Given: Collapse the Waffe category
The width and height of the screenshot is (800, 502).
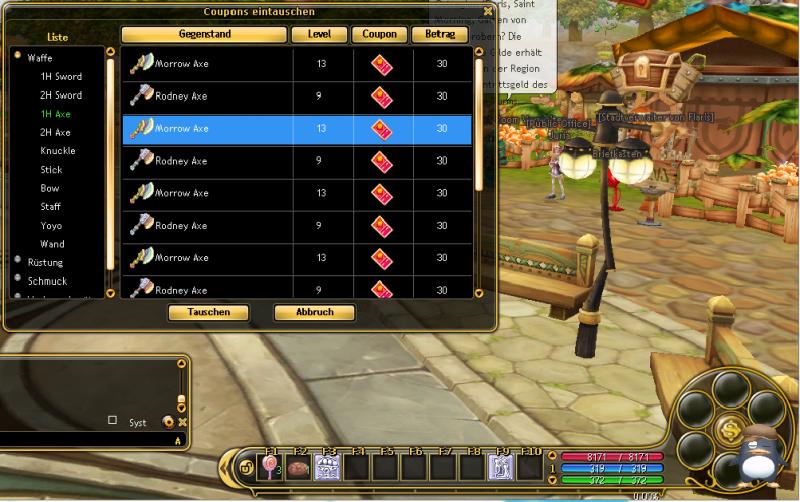Looking at the screenshot, I should (x=40, y=58).
